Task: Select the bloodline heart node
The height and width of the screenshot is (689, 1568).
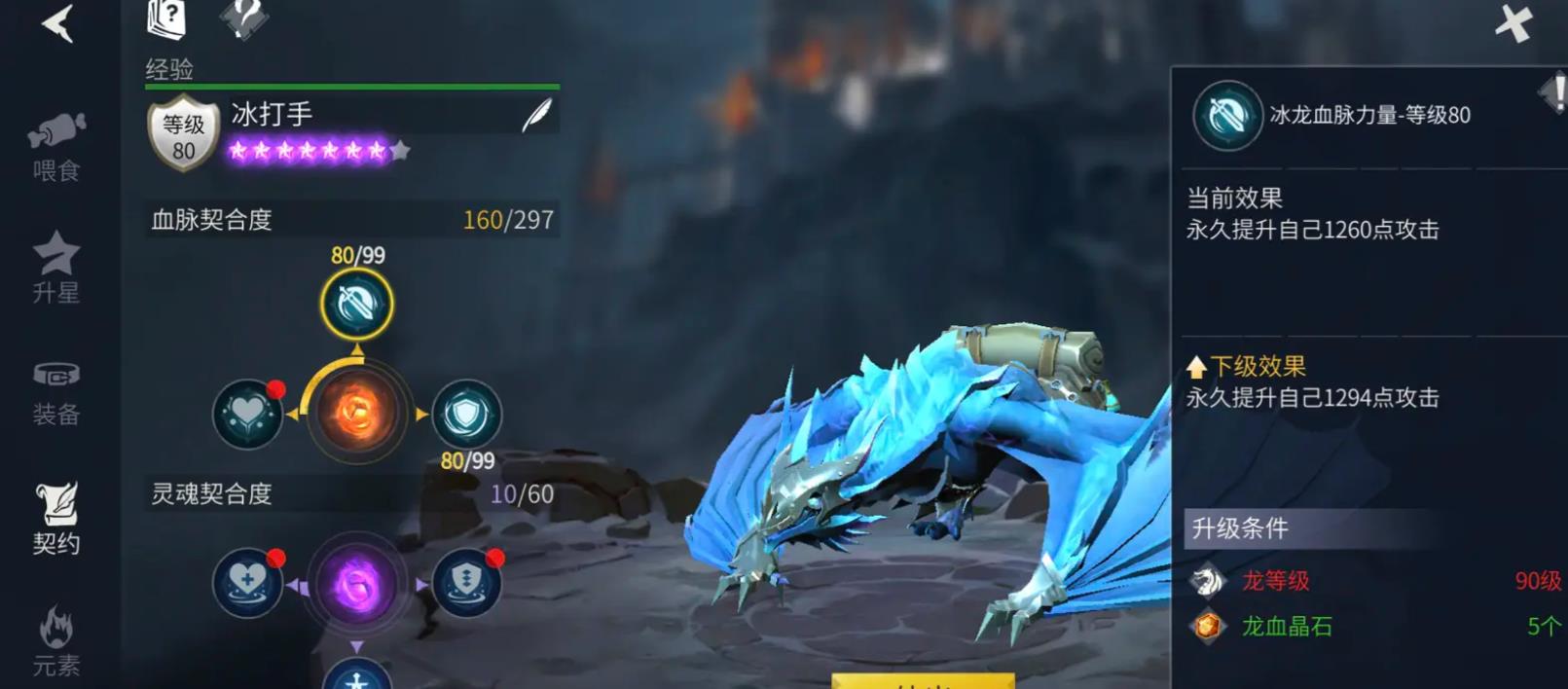Action: click(247, 414)
